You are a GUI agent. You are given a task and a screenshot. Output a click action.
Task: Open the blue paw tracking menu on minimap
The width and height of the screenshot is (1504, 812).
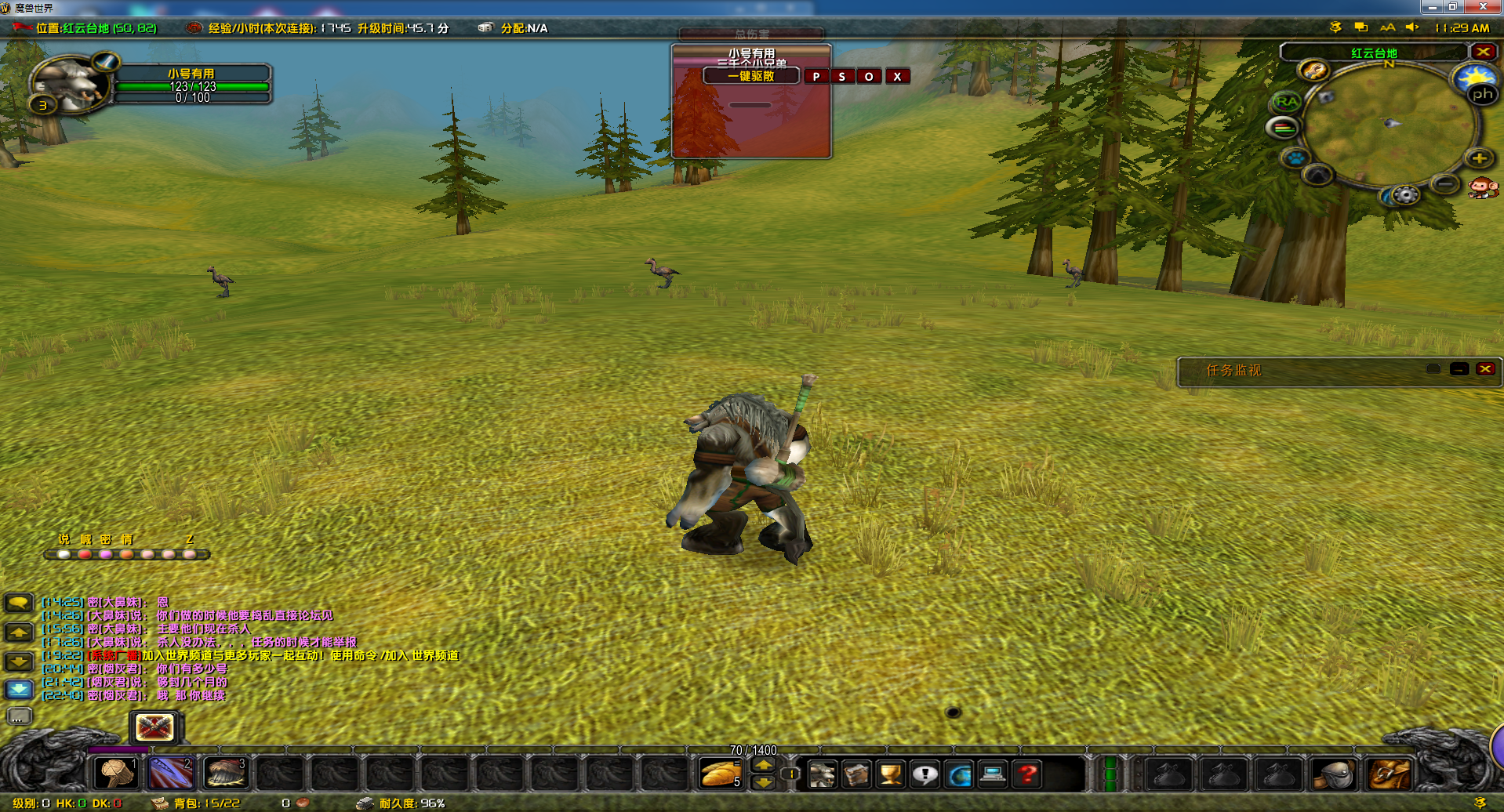tap(1294, 156)
